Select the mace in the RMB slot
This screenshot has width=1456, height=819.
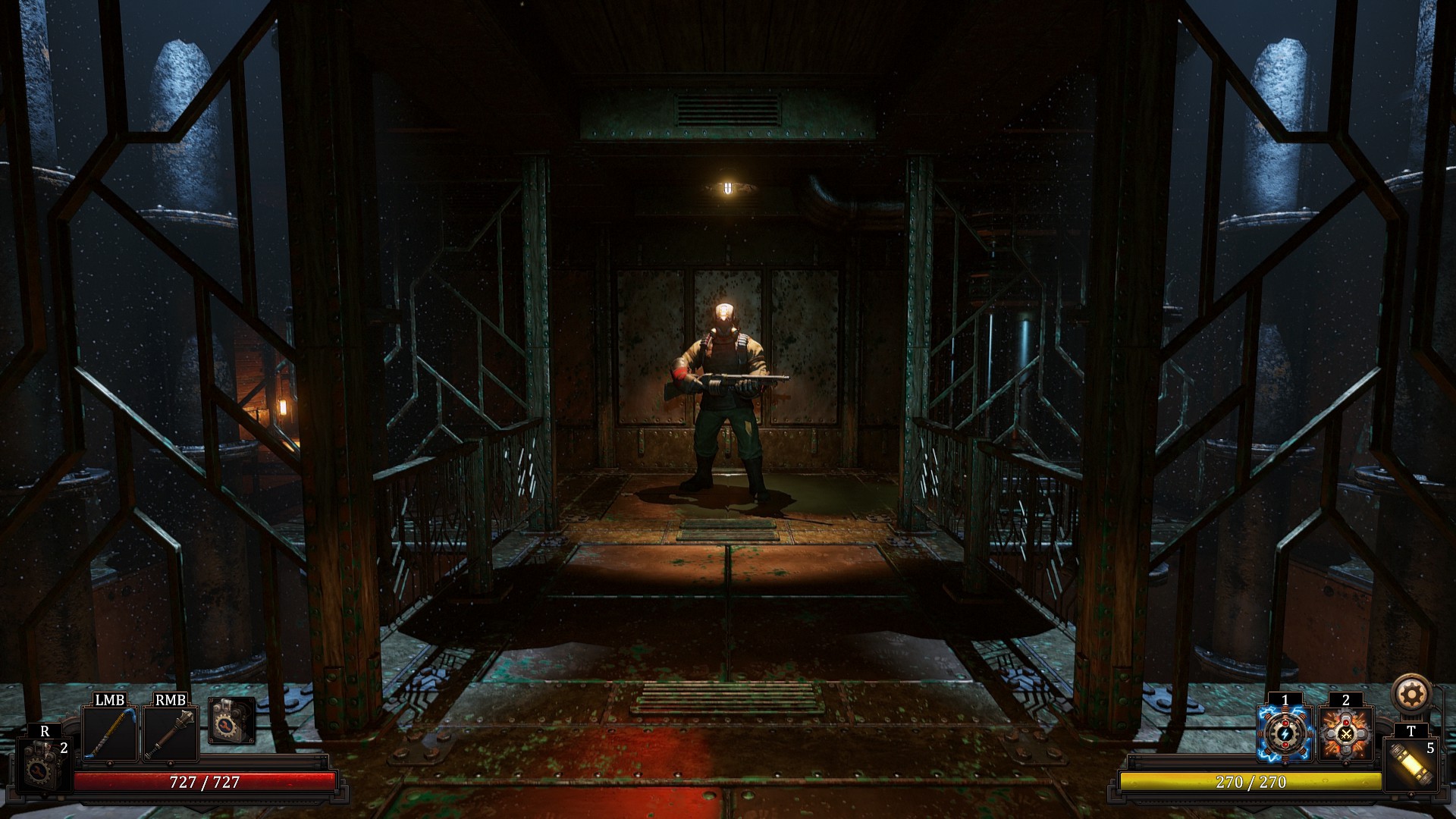[x=170, y=733]
